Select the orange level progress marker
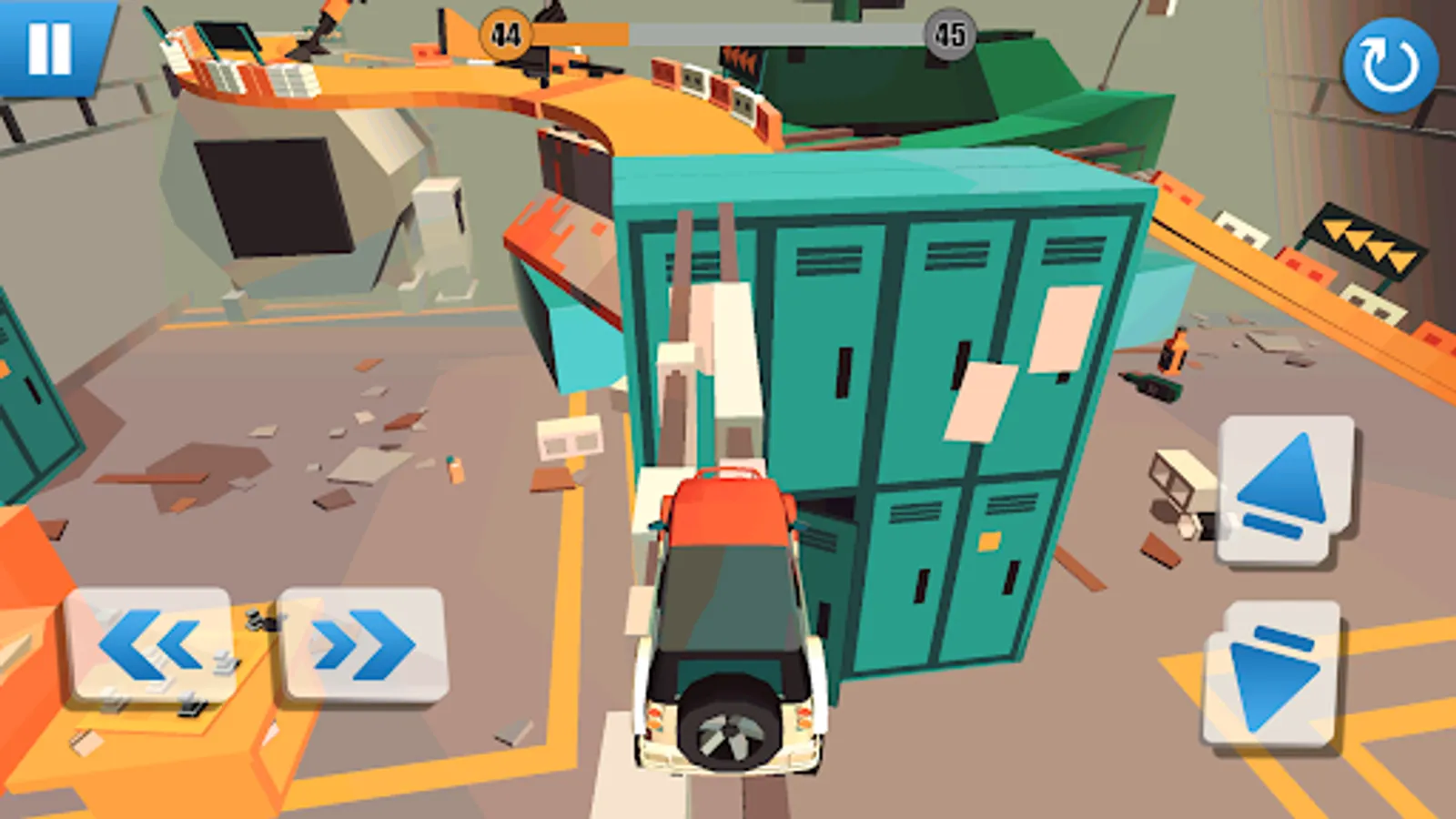The height and width of the screenshot is (819, 1456). tap(503, 34)
